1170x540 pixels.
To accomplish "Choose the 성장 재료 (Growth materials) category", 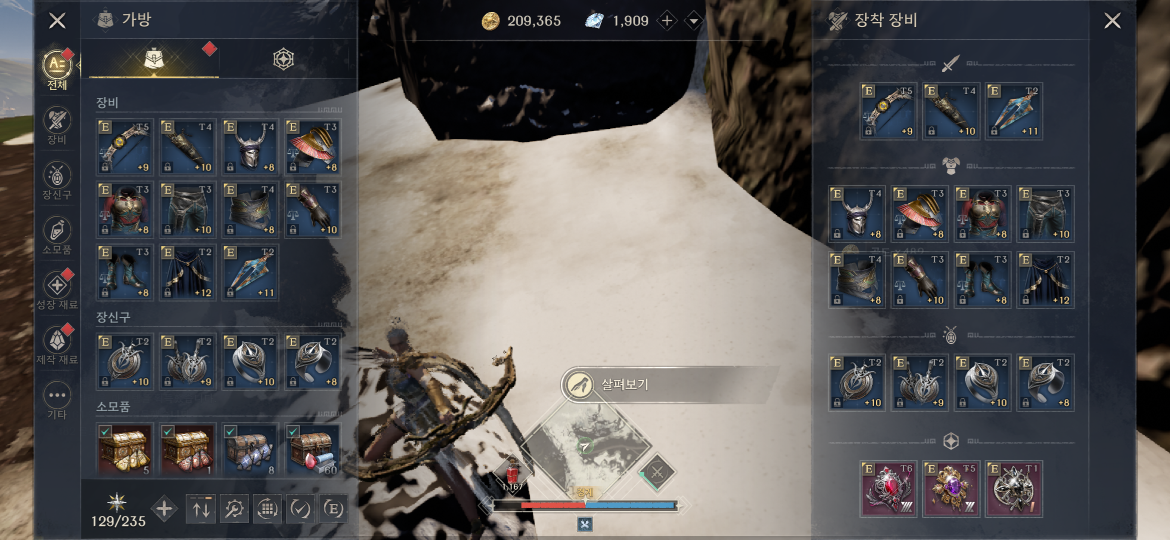I will pos(57,288).
